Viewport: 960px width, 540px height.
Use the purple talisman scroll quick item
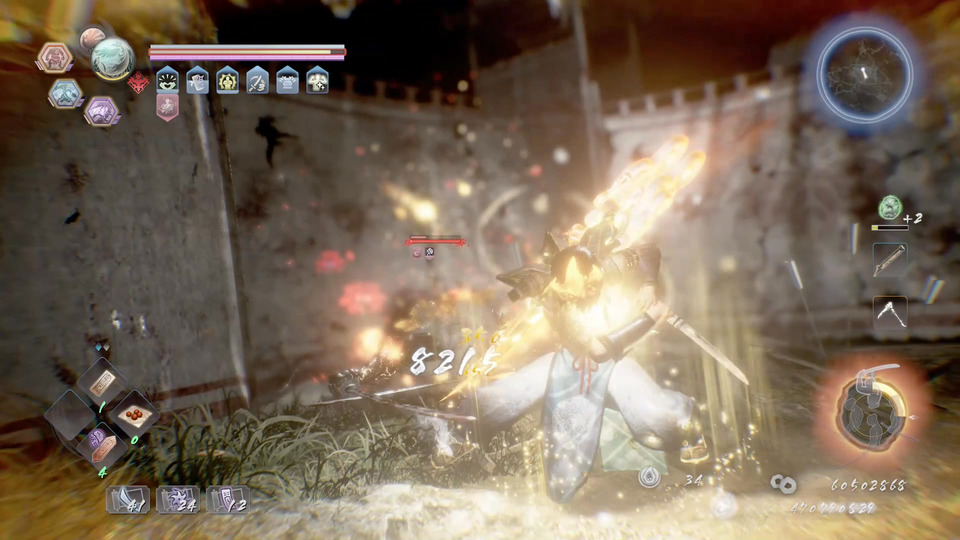227,499
